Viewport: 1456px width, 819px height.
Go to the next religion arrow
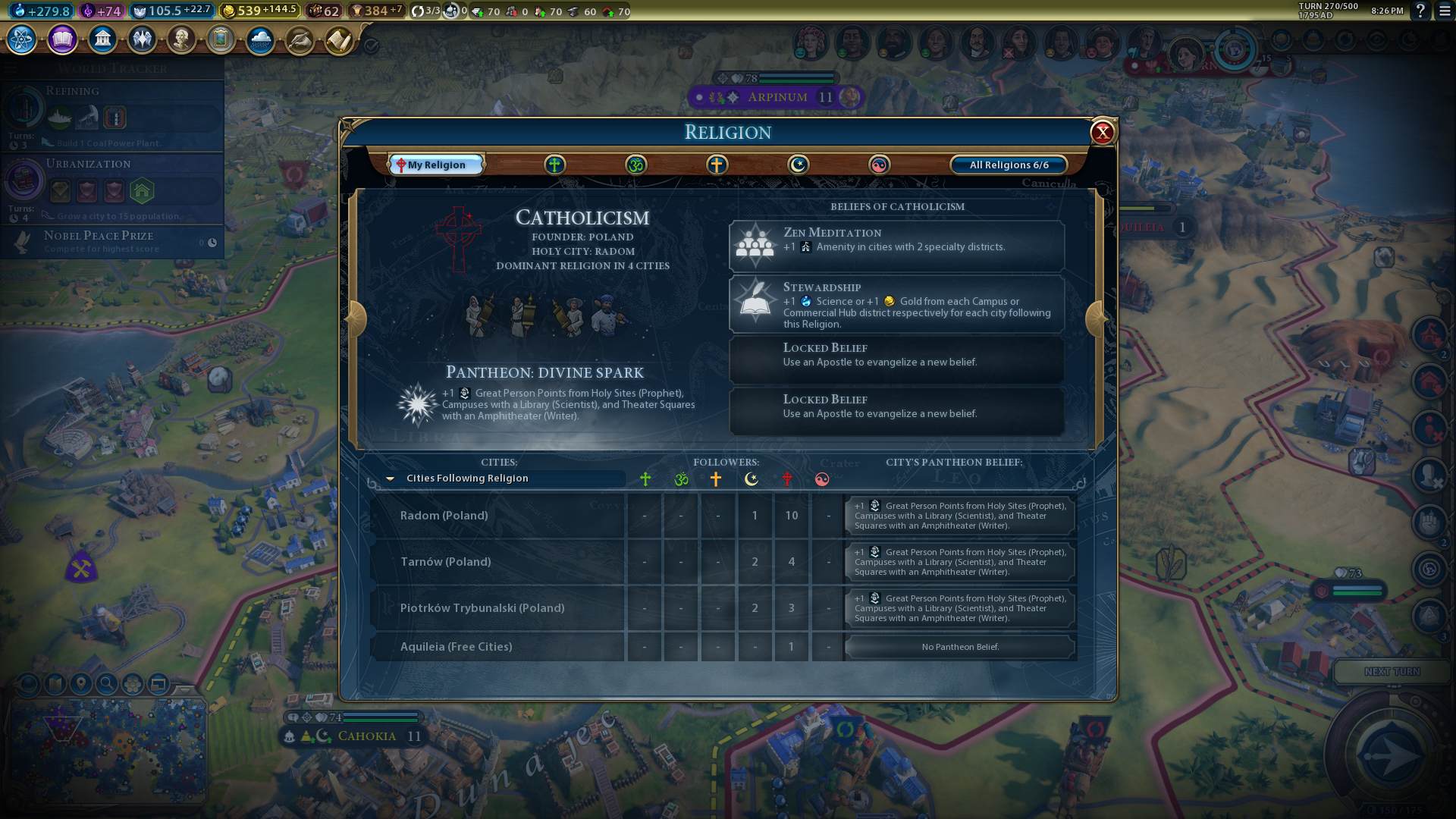click(1095, 319)
